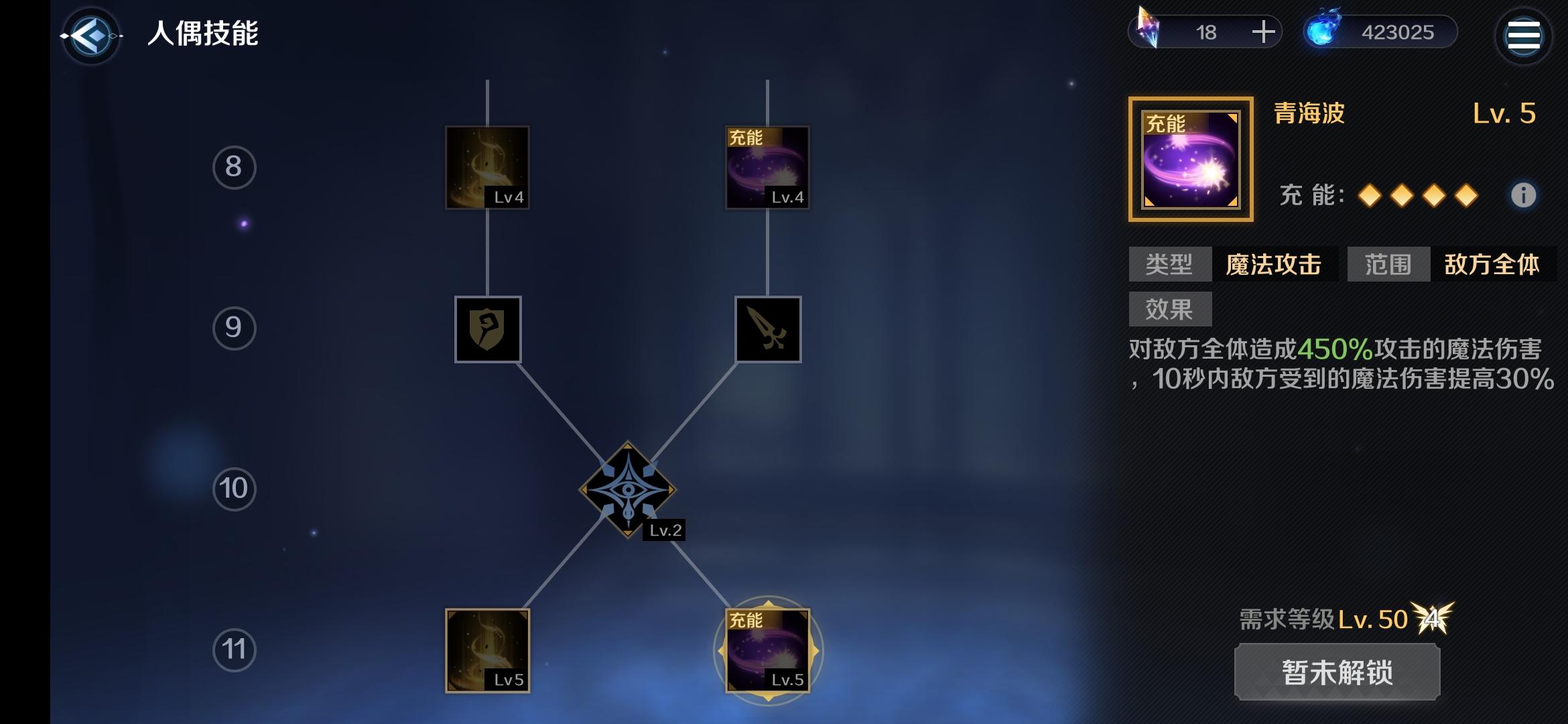Click the 效果 effect label
Viewport: 1568px width, 724px height.
pos(1169,308)
